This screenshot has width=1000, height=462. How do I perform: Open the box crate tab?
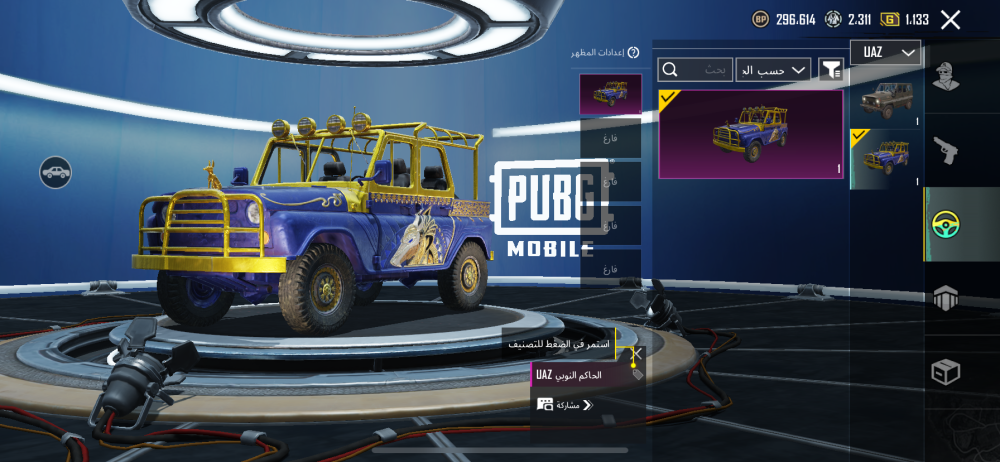point(946,372)
